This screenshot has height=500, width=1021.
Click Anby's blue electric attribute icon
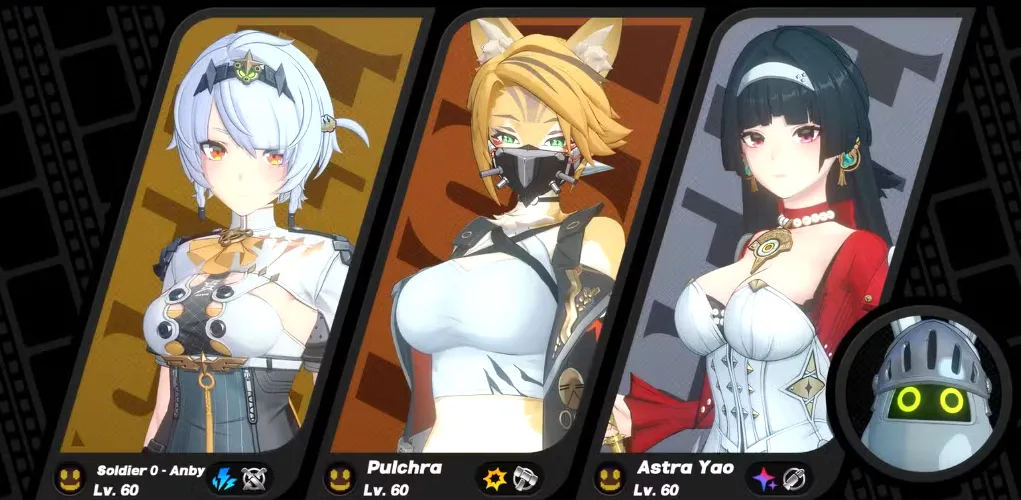tap(222, 477)
